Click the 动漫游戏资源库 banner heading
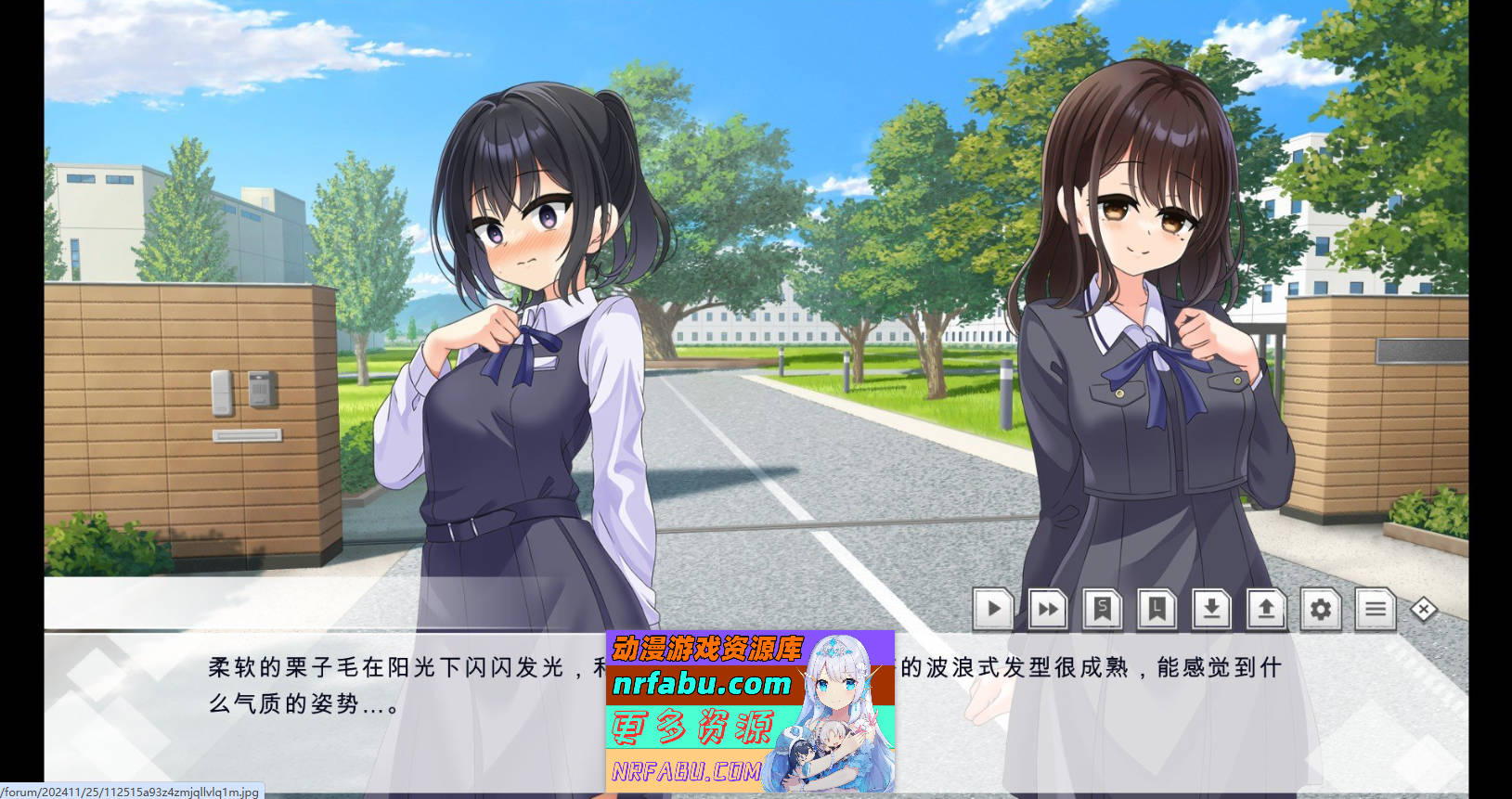The image size is (1512, 799). coord(705,650)
